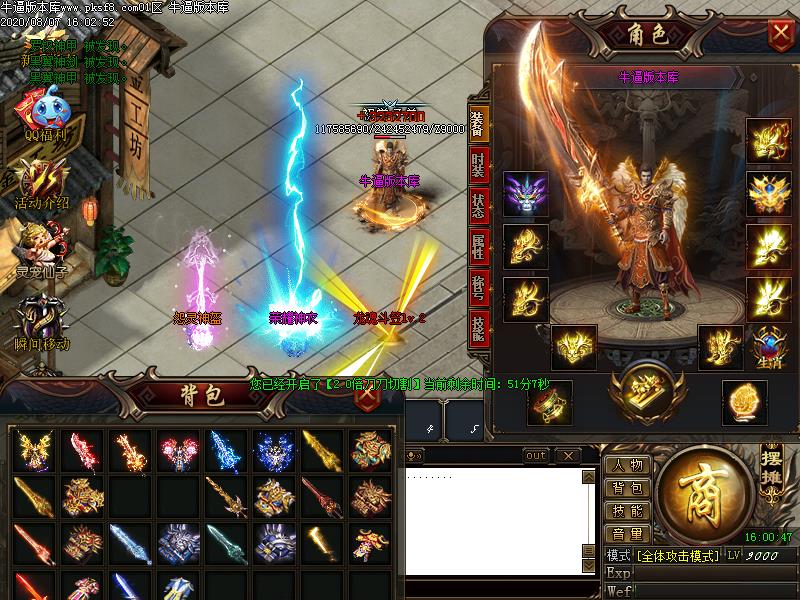Click the 人物 character button
The width and height of the screenshot is (800, 600).
tap(628, 466)
